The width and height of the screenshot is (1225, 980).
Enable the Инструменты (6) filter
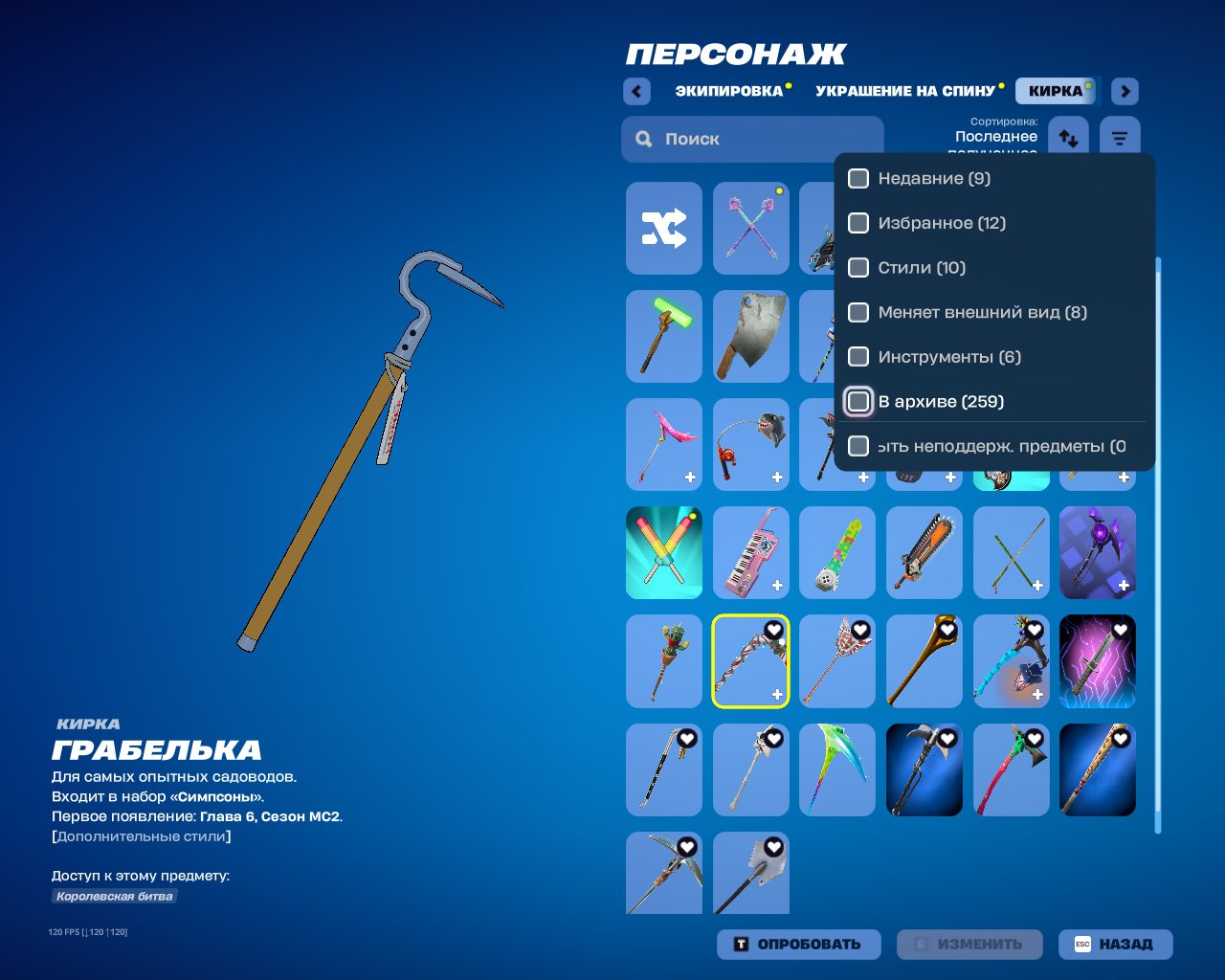[x=857, y=356]
